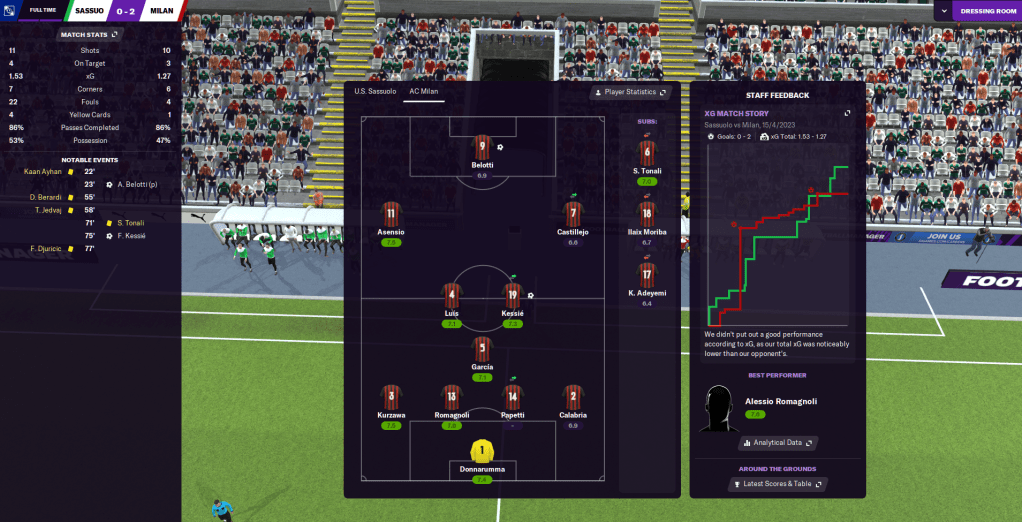The width and height of the screenshot is (1022, 522).
Task: Select Castillejo's shirt icon
Action: click(573, 216)
